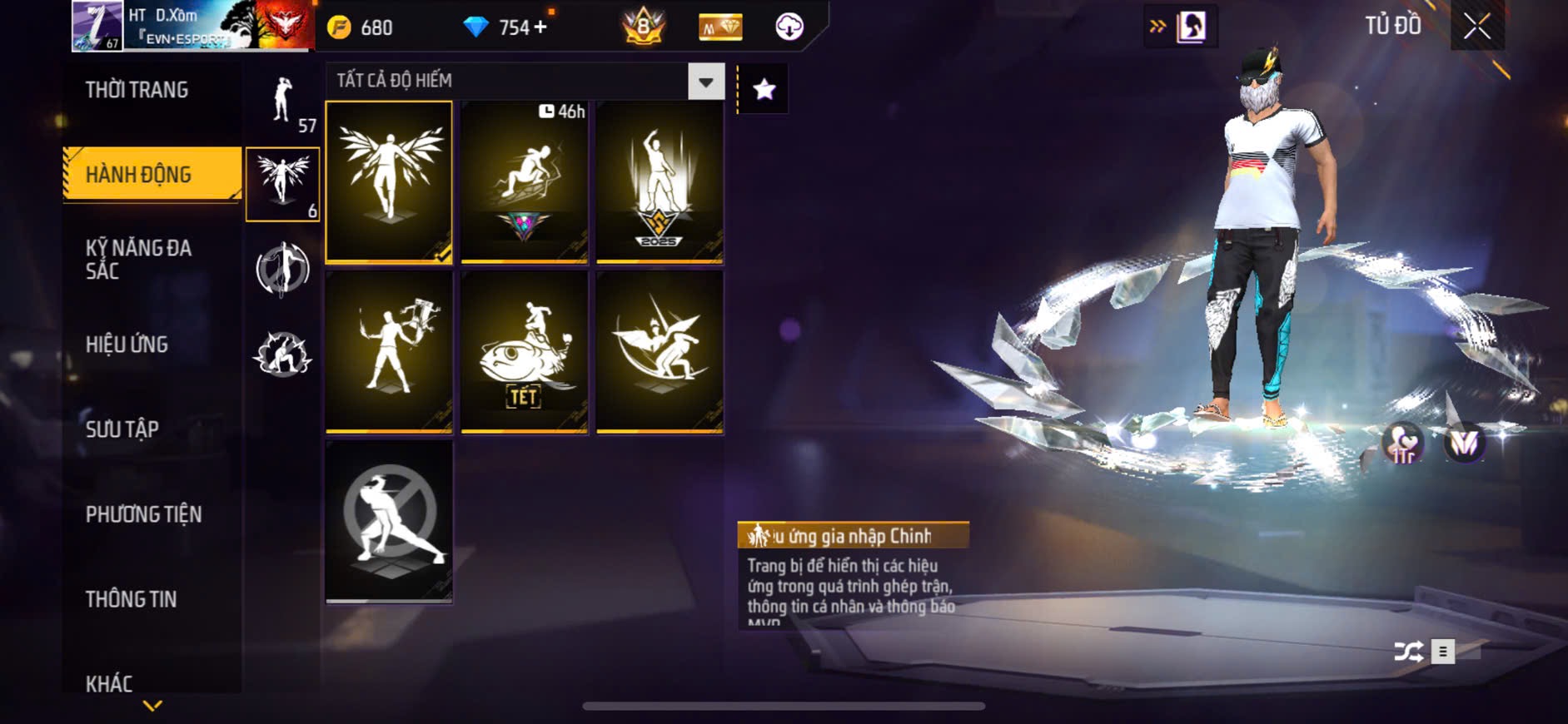The image size is (1568, 724).
Task: Toggle the star favorites filter
Action: click(x=764, y=89)
